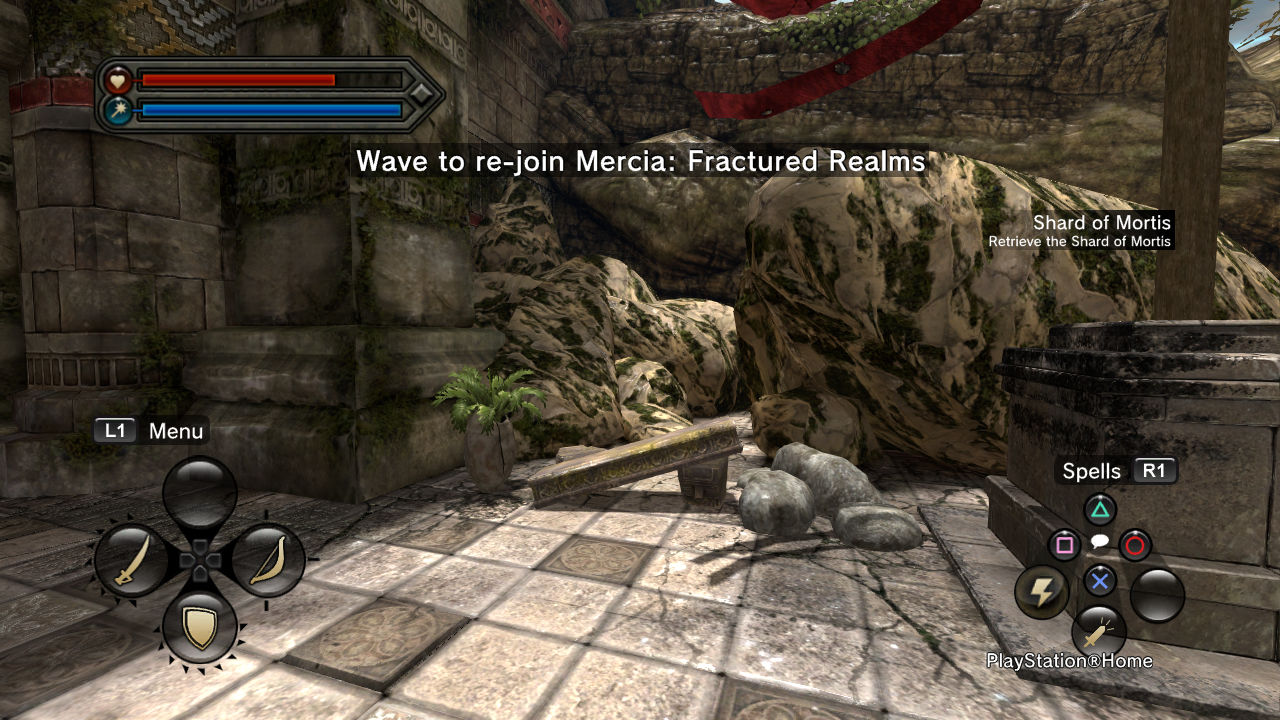Viewport: 1280px width, 720px height.
Task: Choose the shield slot
Action: [x=200, y=627]
